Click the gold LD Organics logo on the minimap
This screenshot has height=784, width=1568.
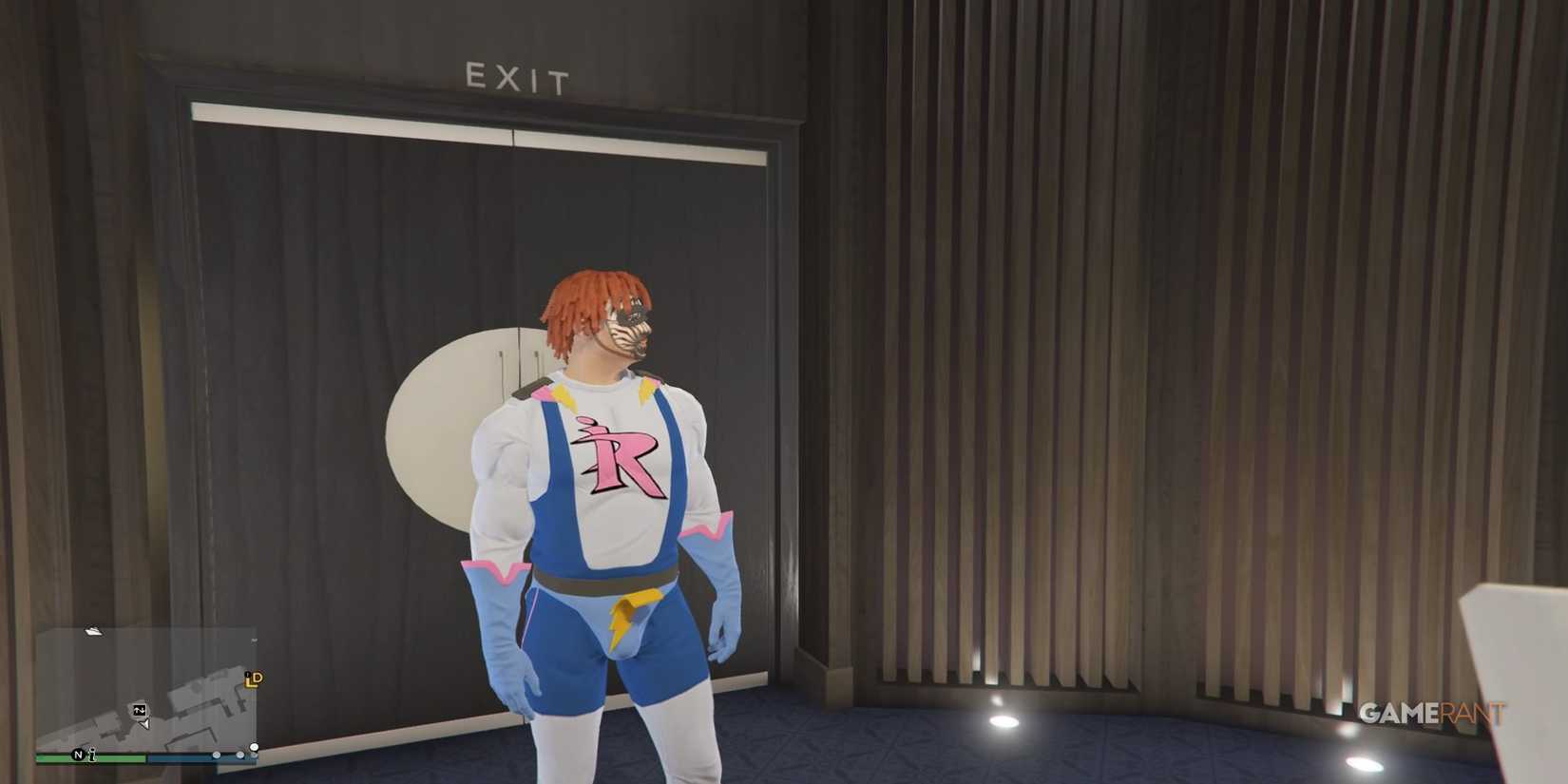(x=254, y=680)
